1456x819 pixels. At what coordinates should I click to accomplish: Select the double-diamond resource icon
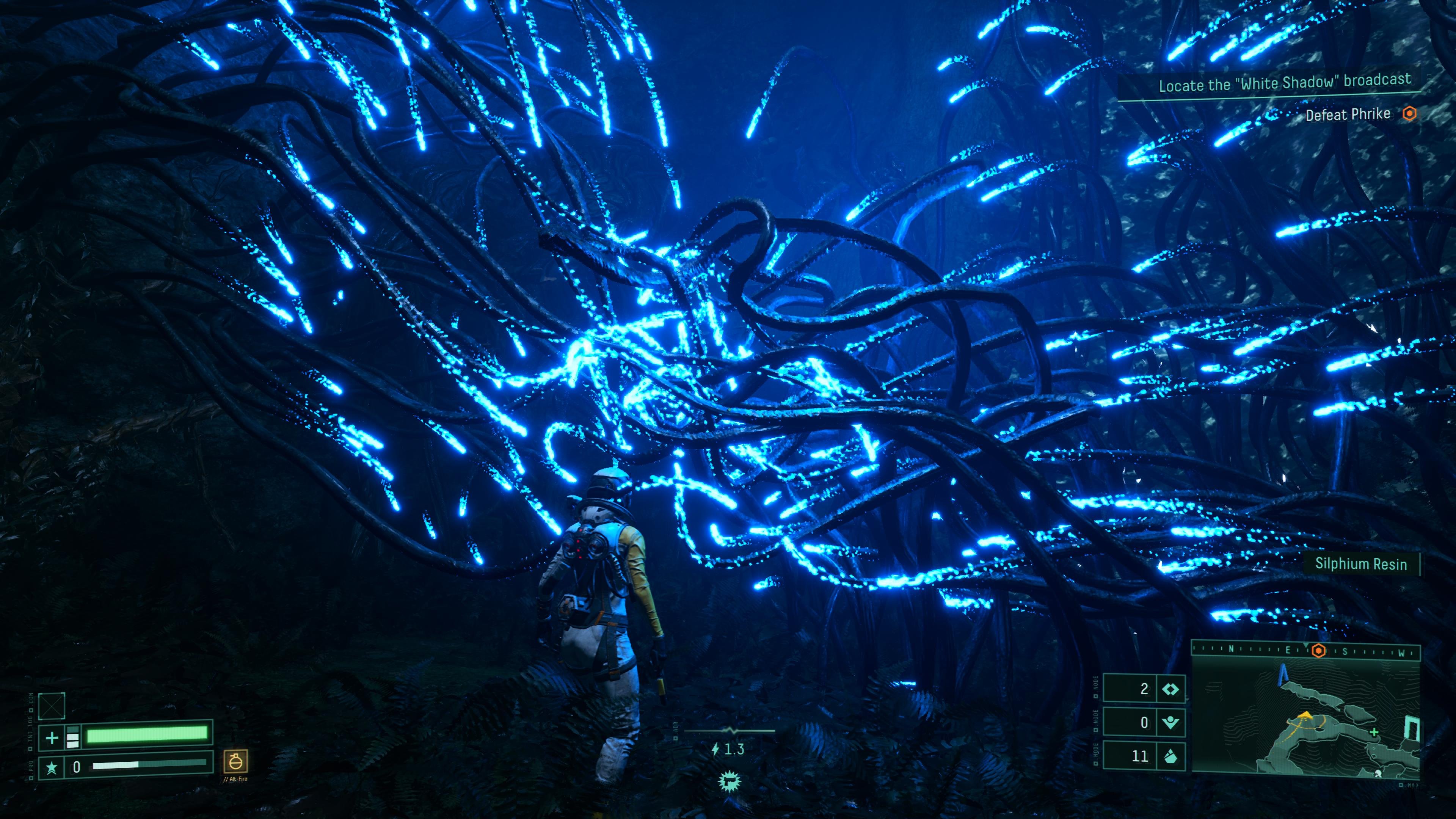1170,689
